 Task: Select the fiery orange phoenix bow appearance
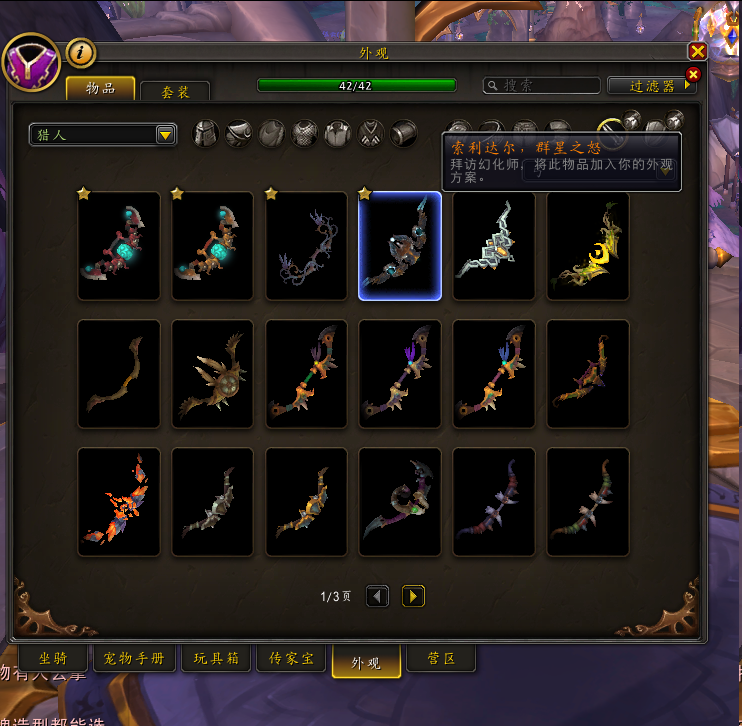119,502
